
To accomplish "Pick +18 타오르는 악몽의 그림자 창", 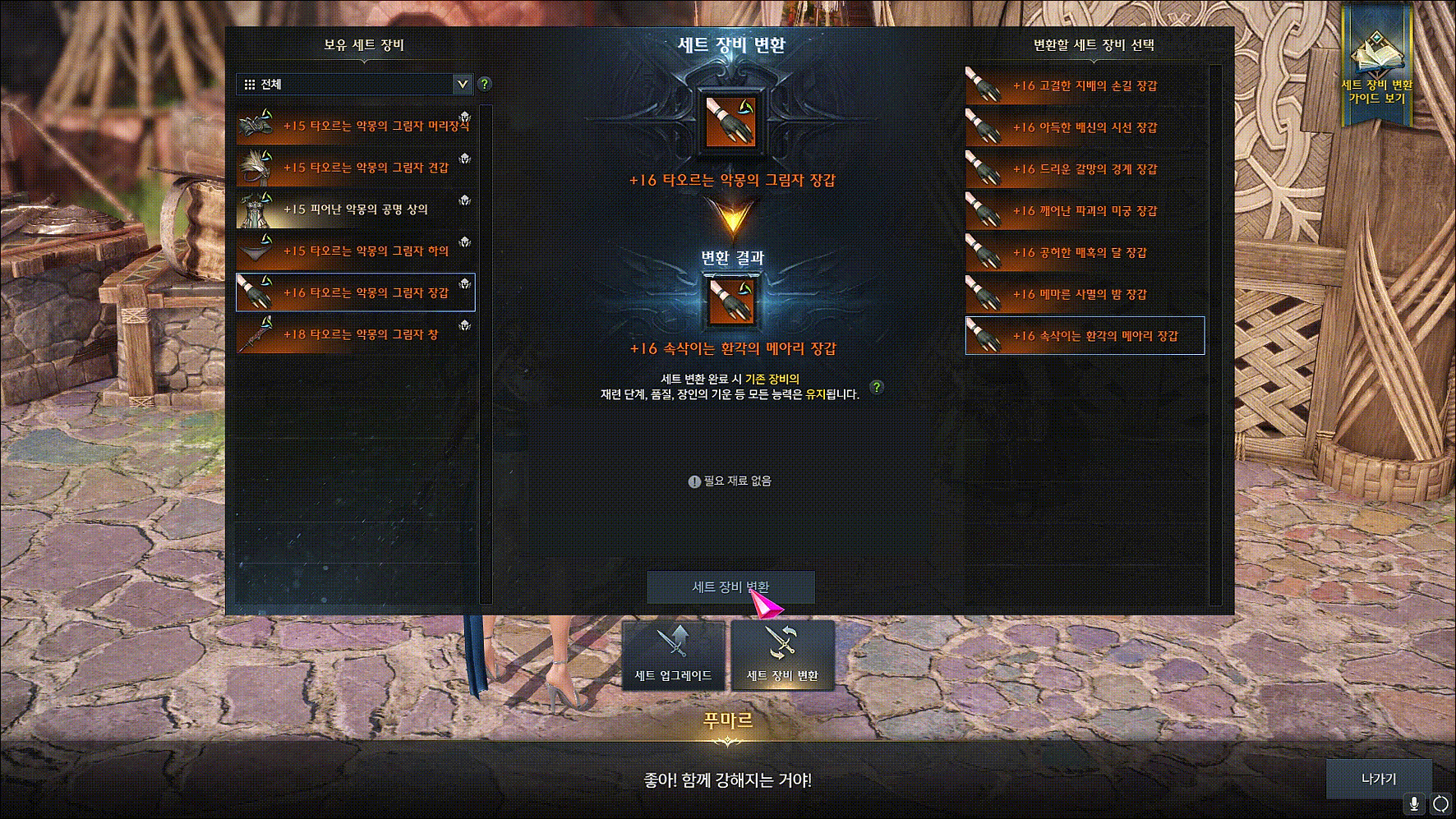I will tap(356, 334).
